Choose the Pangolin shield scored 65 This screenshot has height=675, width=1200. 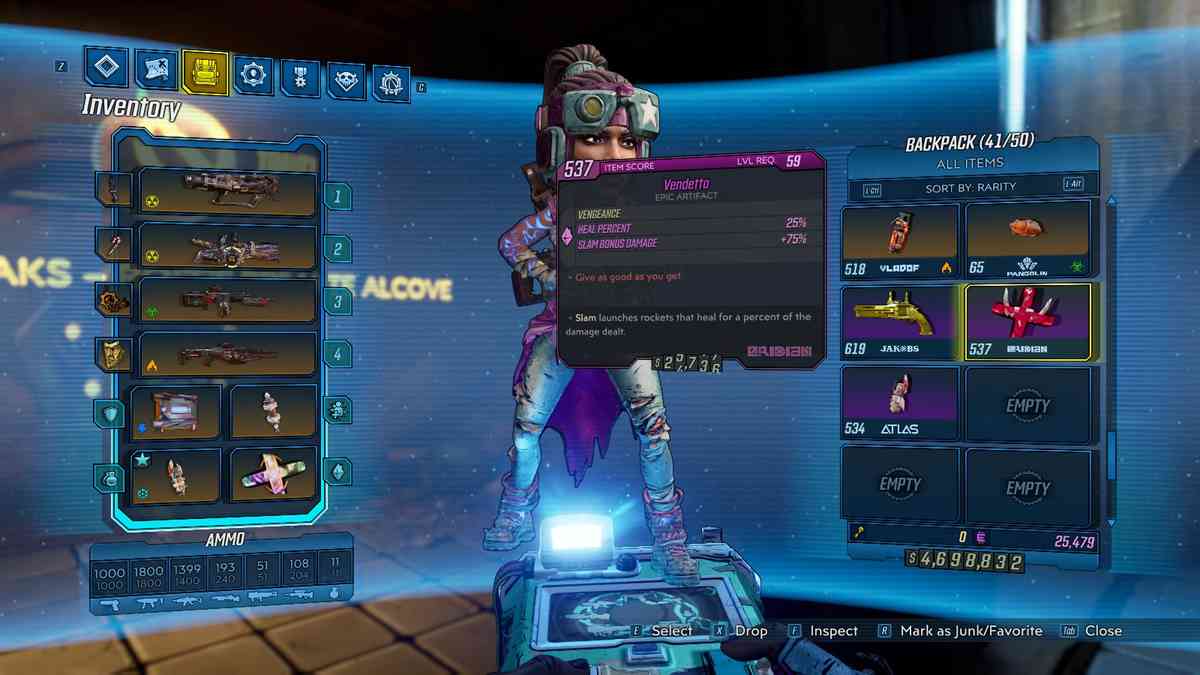coord(1027,240)
